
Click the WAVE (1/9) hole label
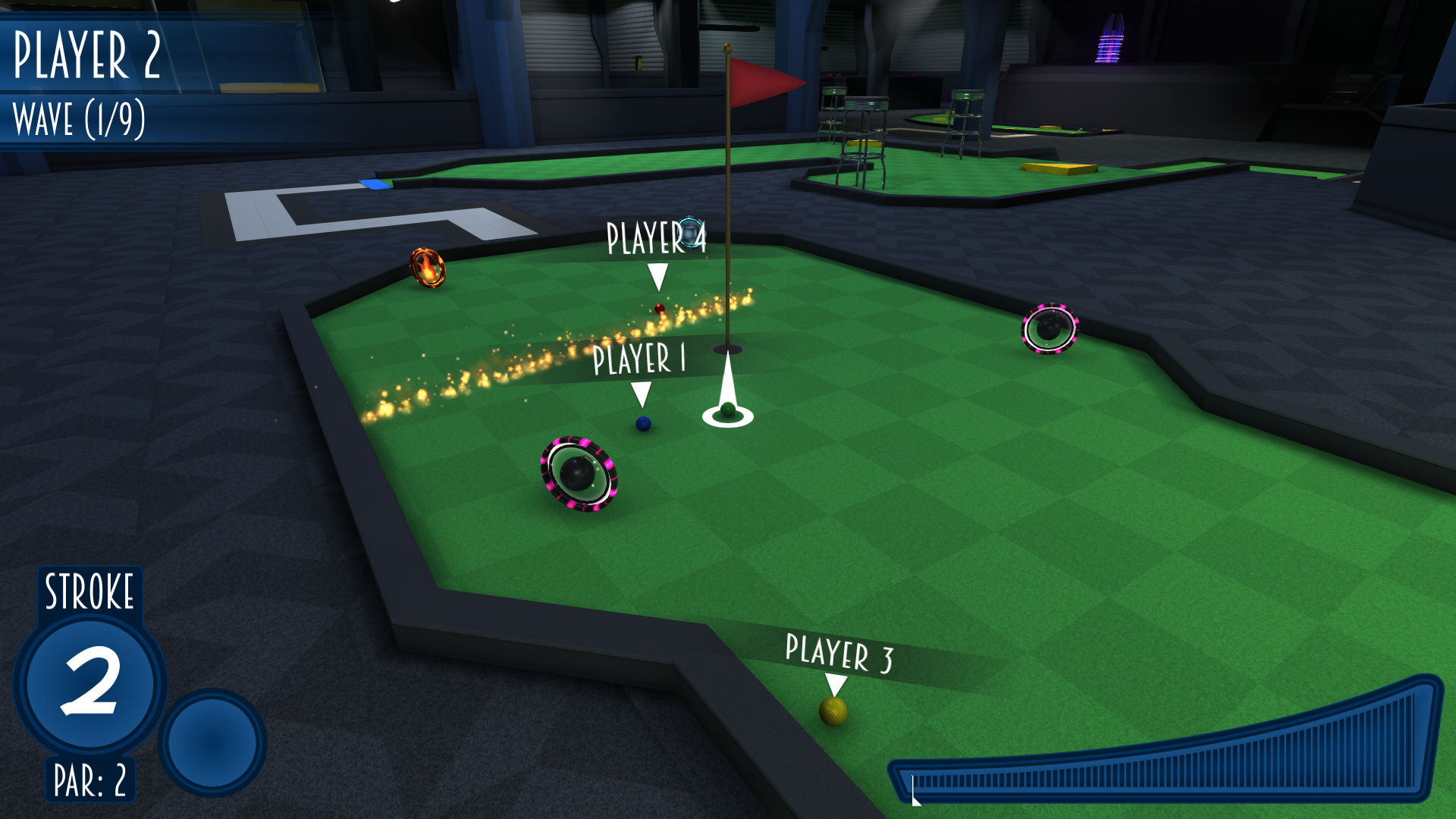(79, 118)
